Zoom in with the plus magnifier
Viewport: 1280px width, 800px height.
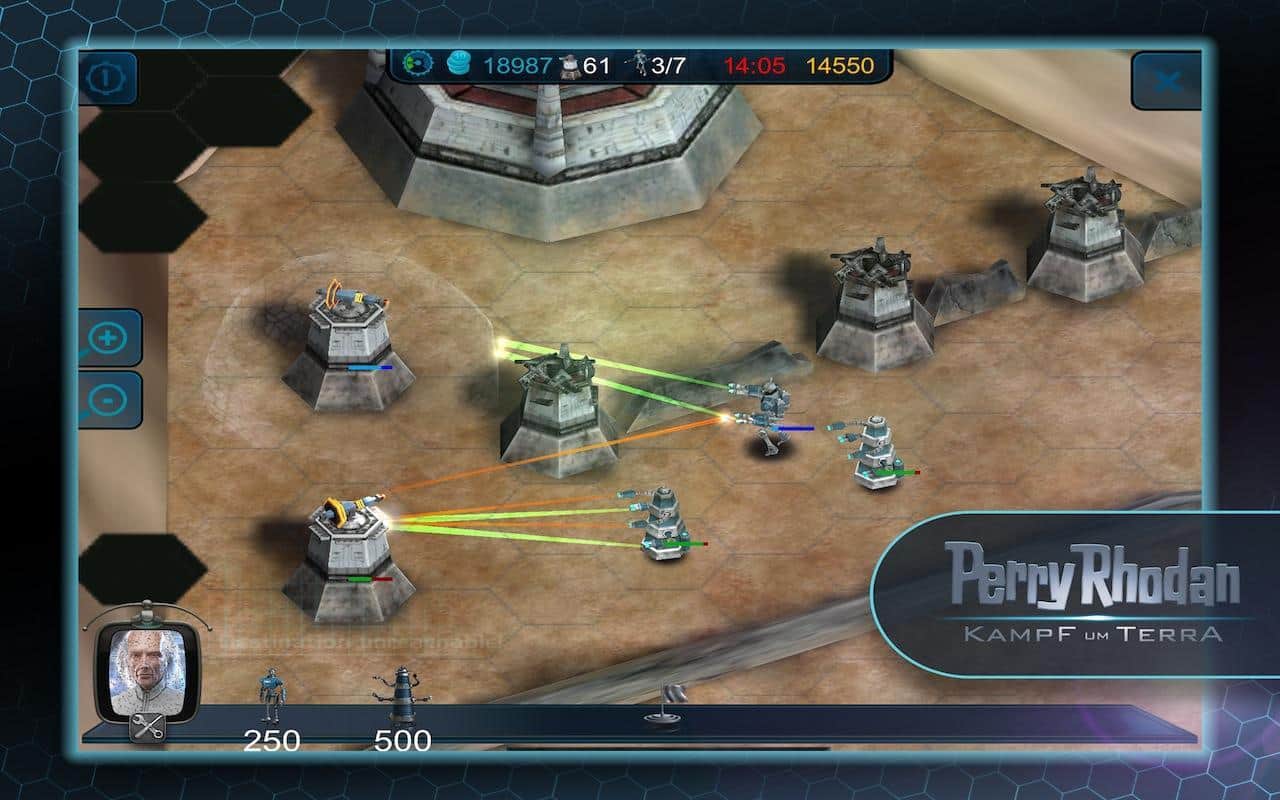point(108,338)
